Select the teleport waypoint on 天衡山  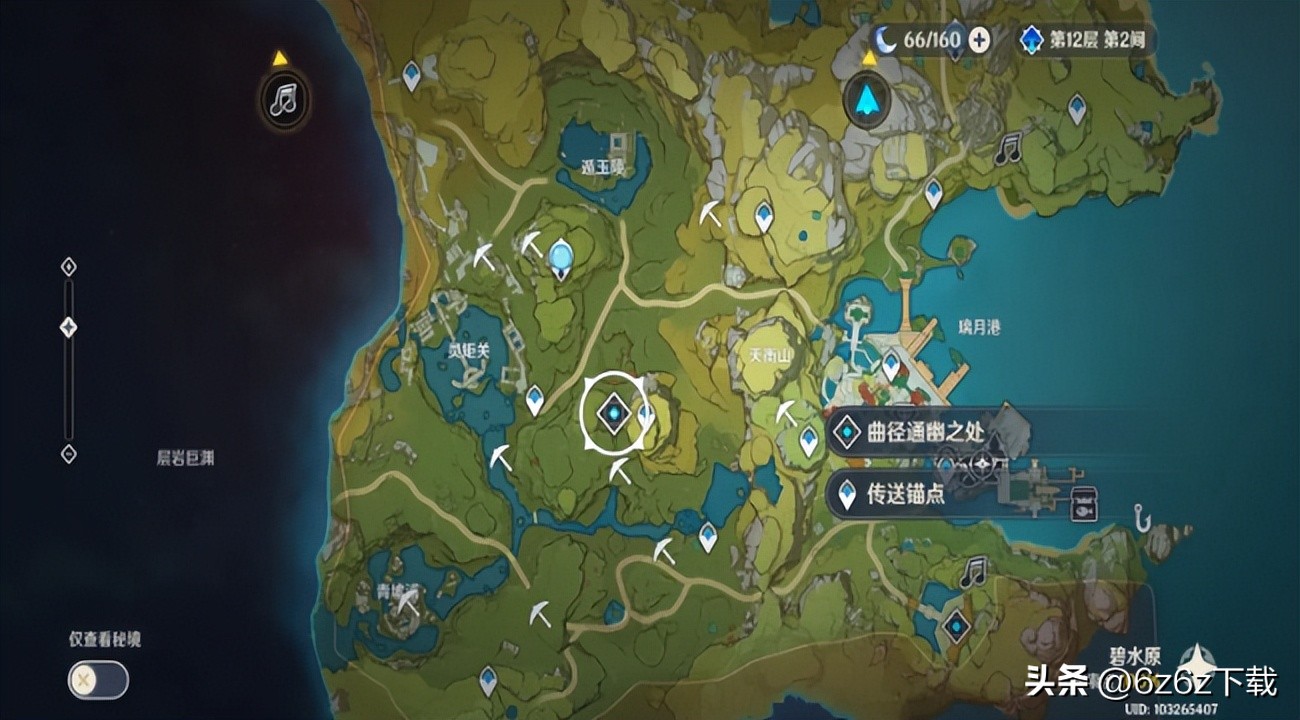808,440
